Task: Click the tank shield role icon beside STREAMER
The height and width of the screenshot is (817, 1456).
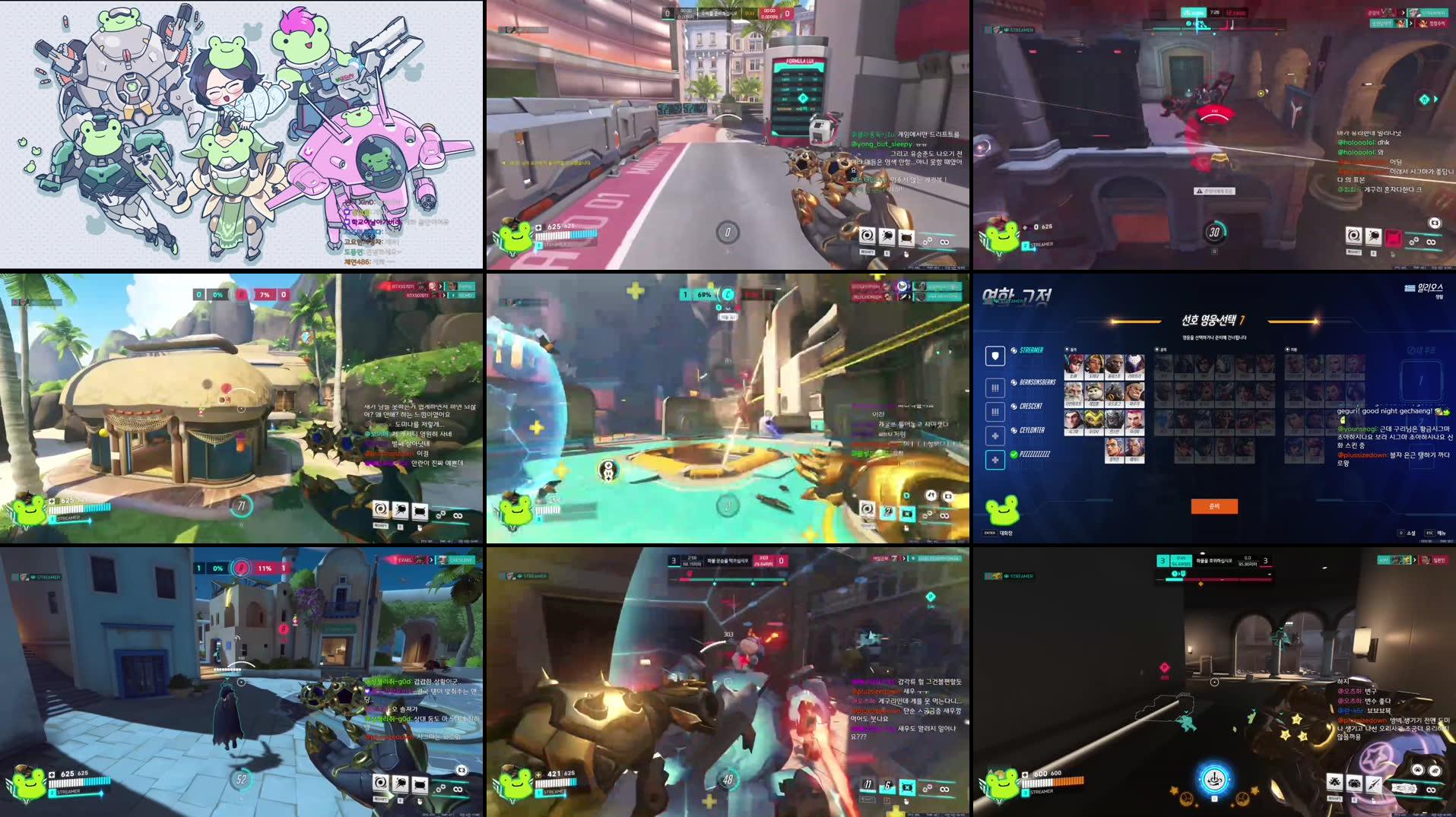Action: [995, 356]
